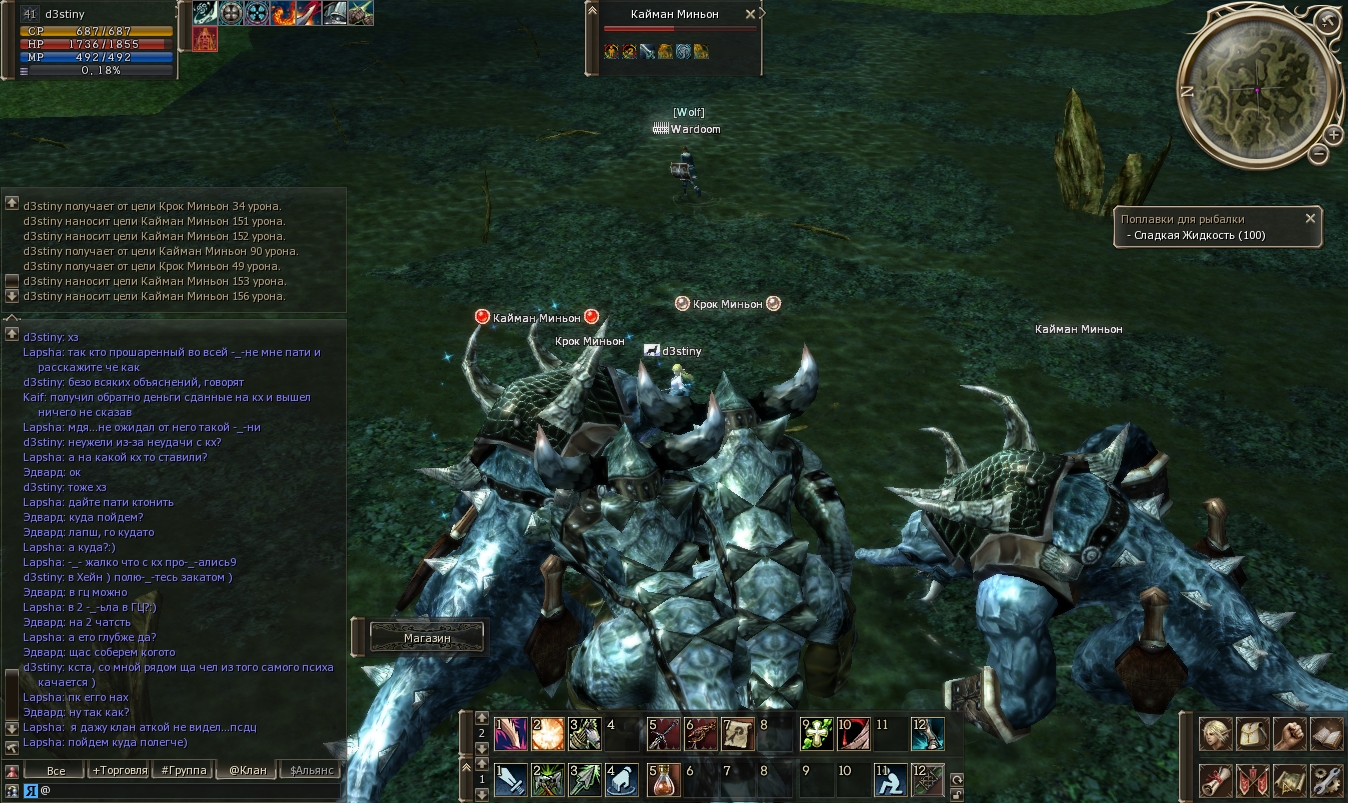Screen dimensions: 1348x803
Task: Switch to the Все chat tab
Action: point(55,770)
